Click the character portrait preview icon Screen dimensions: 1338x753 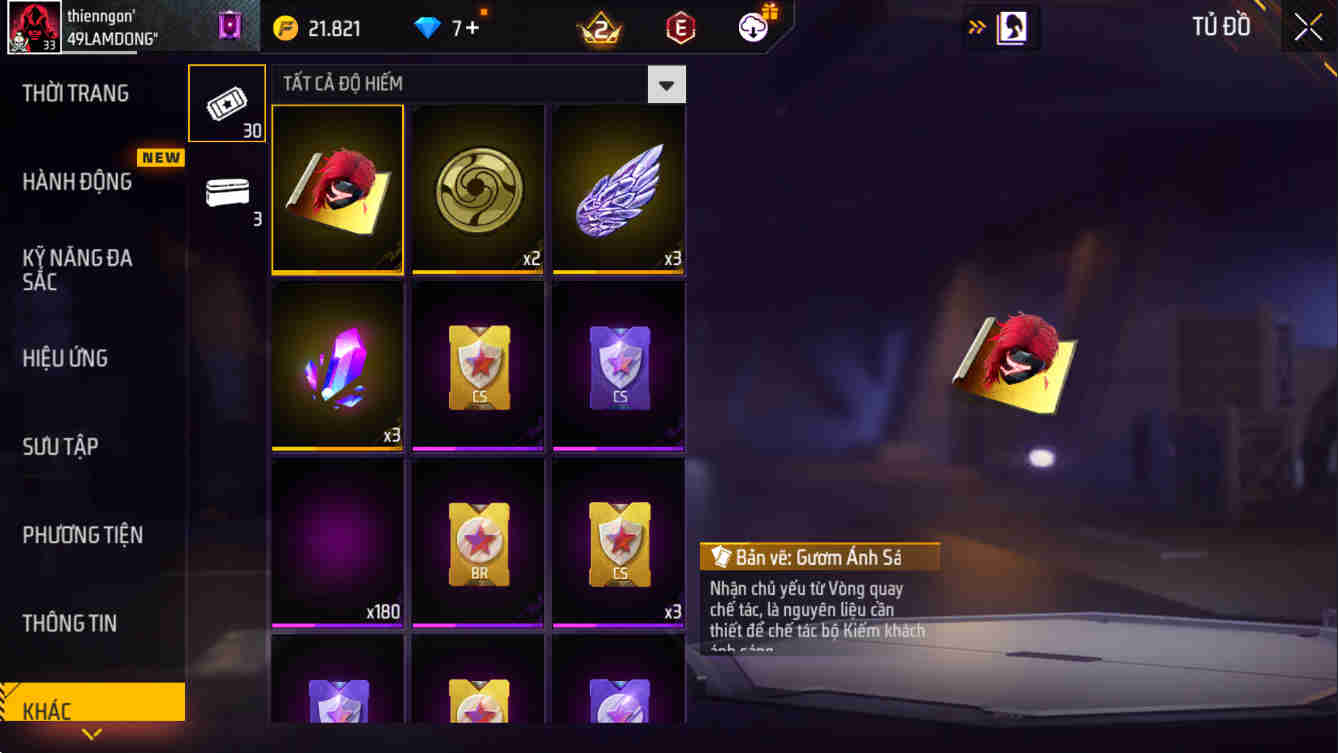[1012, 27]
